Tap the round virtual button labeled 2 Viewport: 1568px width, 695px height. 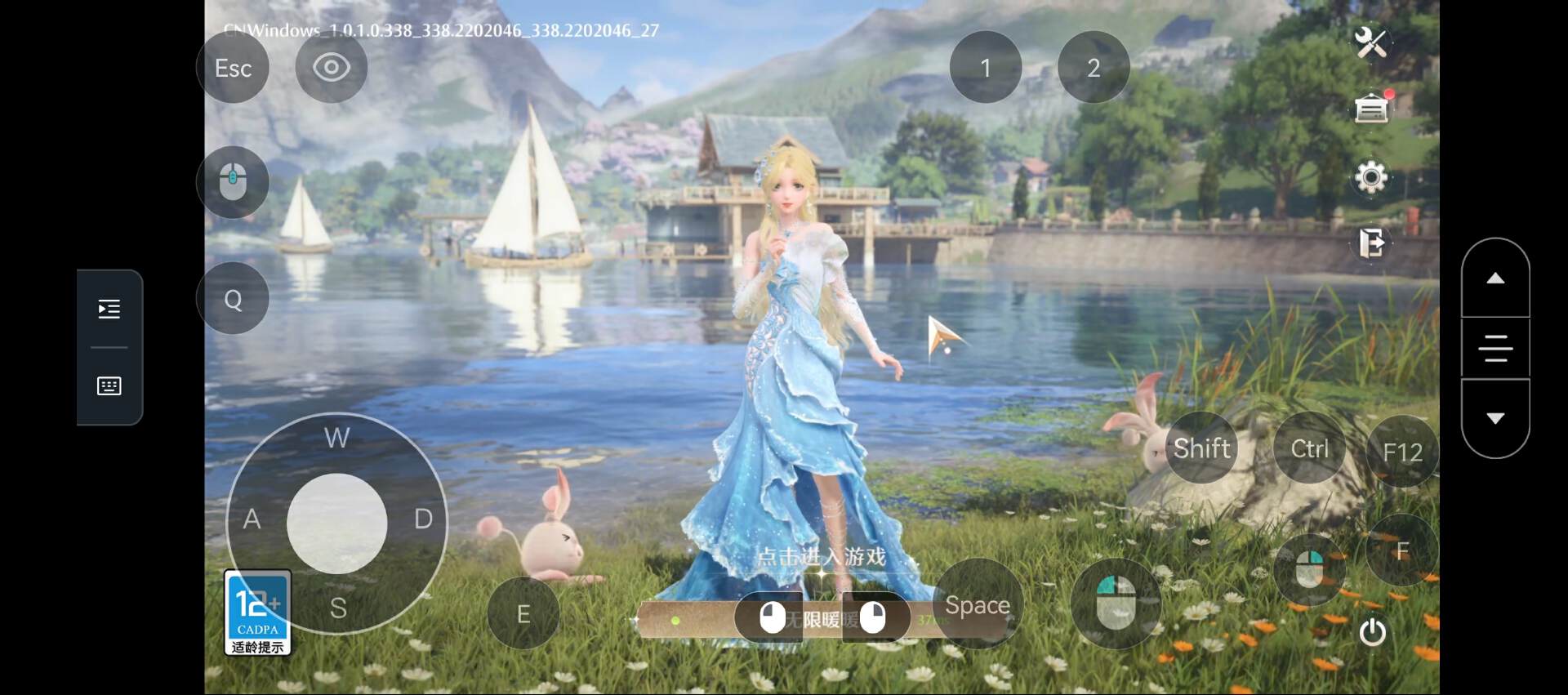1093,68
